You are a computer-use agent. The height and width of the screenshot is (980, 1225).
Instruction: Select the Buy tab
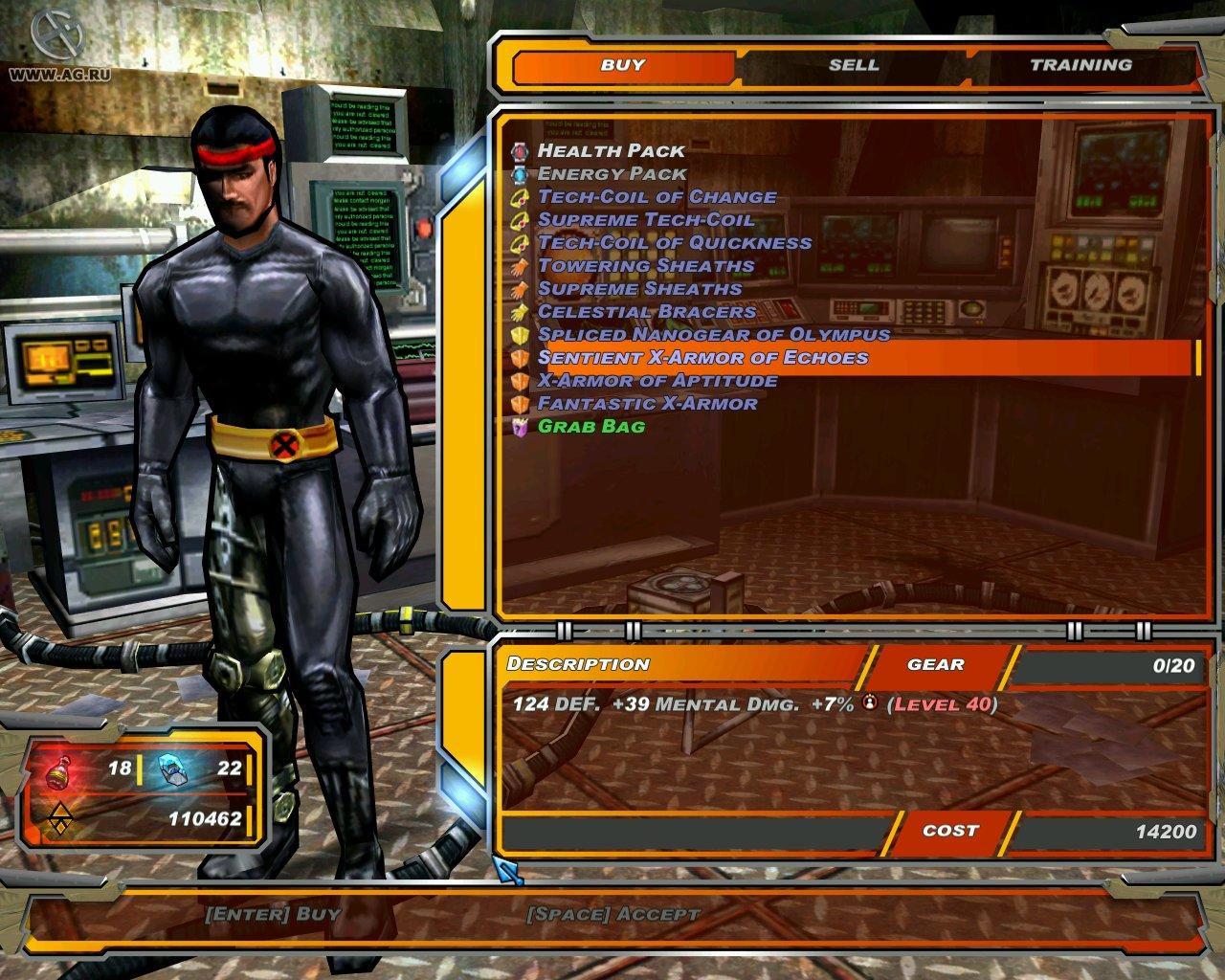(x=623, y=65)
